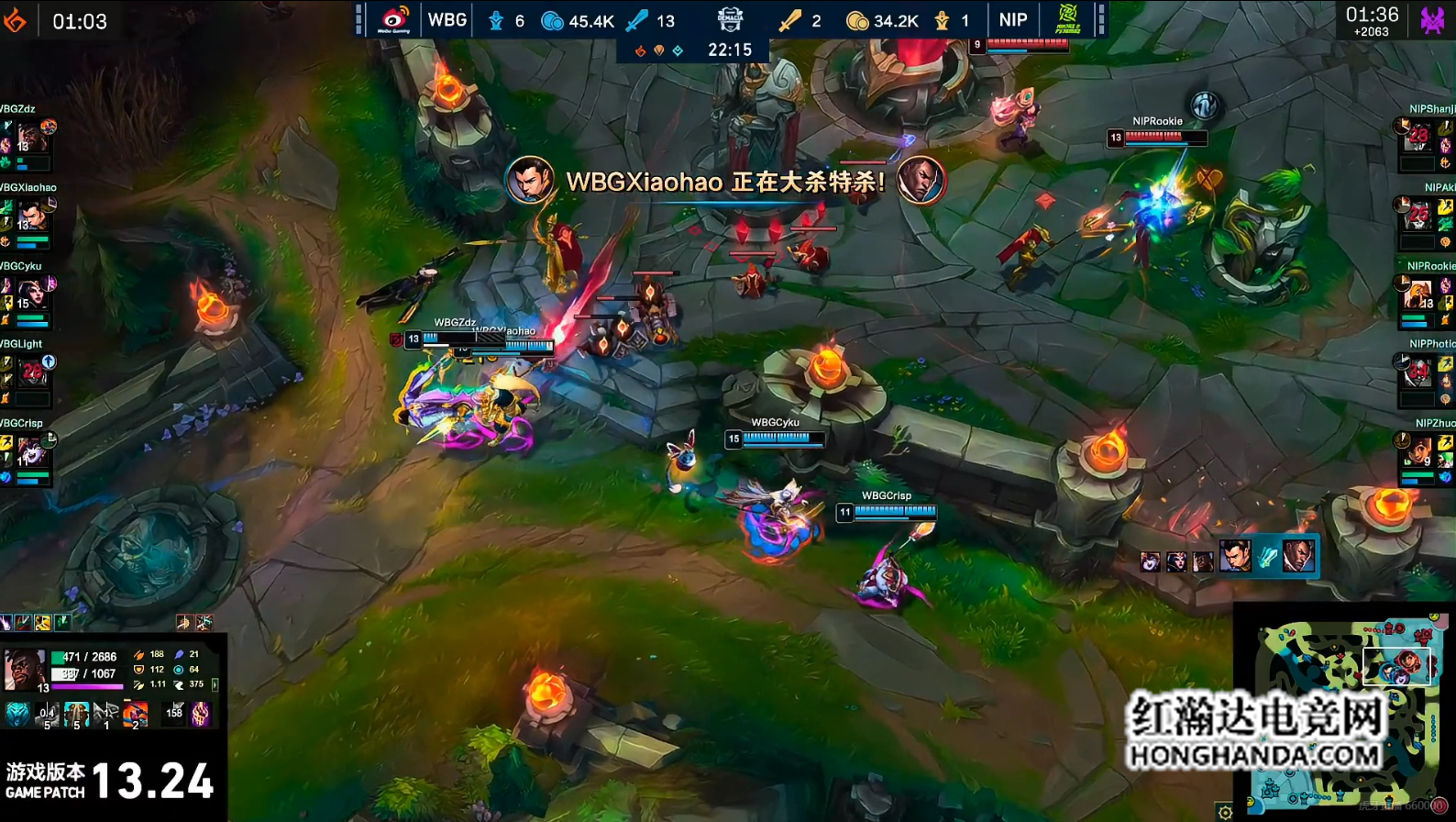
Task: Click the purple fist summoner spell icon
Action: click(x=201, y=713)
